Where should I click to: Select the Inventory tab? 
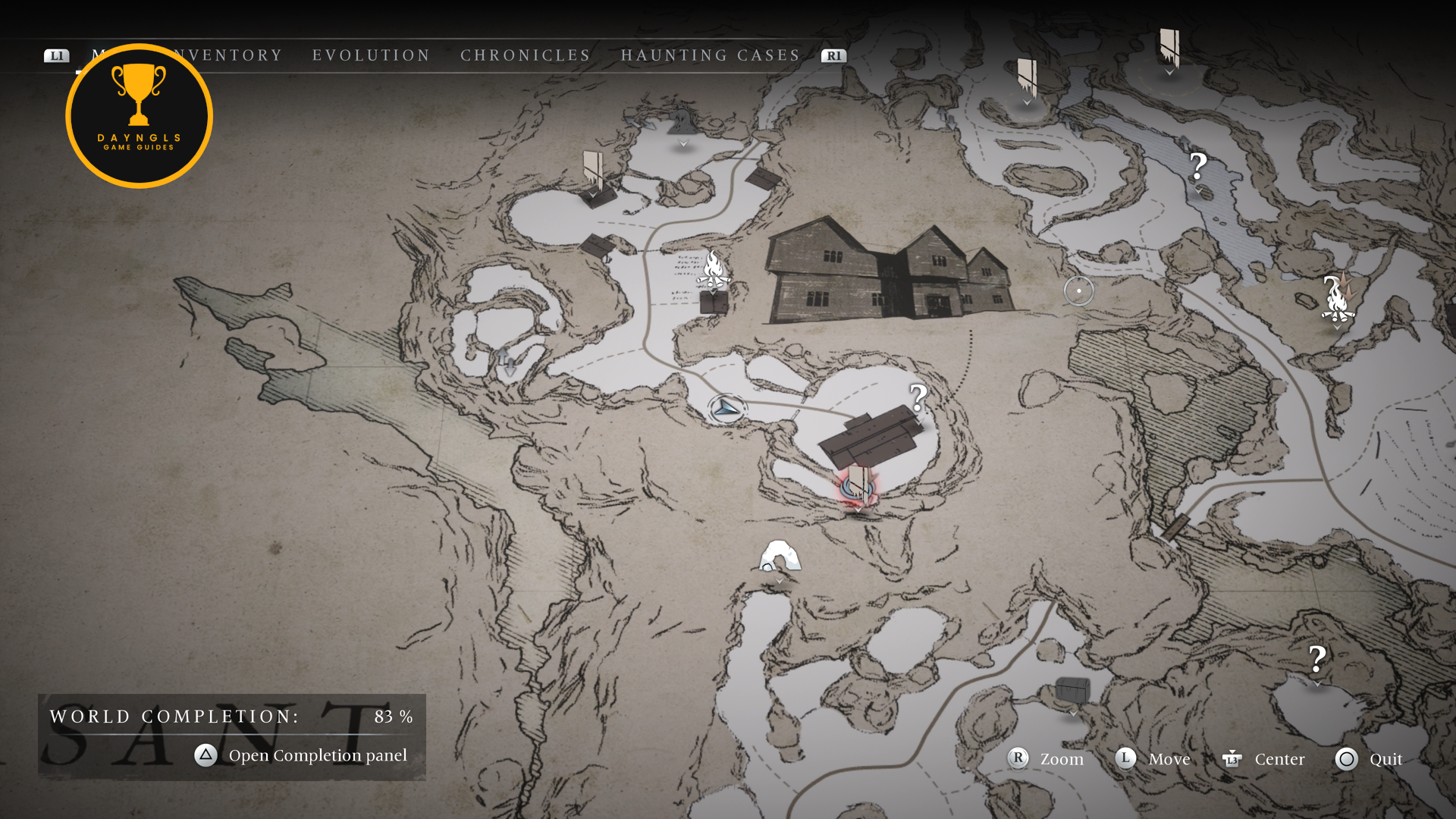229,55
